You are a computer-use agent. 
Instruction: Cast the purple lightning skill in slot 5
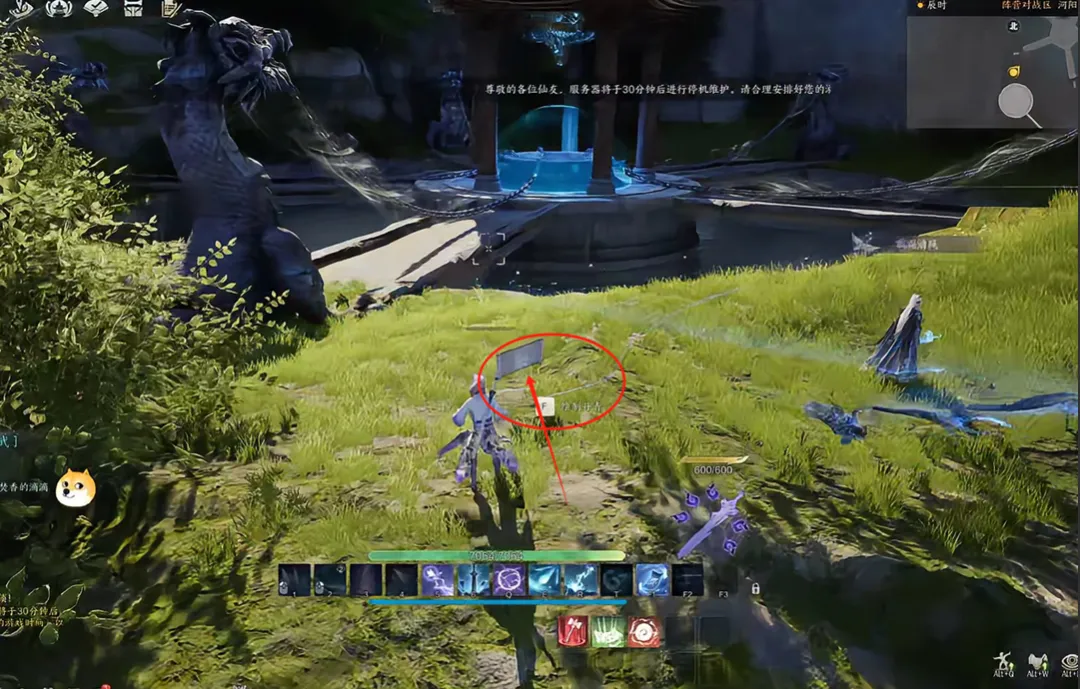[x=437, y=580]
